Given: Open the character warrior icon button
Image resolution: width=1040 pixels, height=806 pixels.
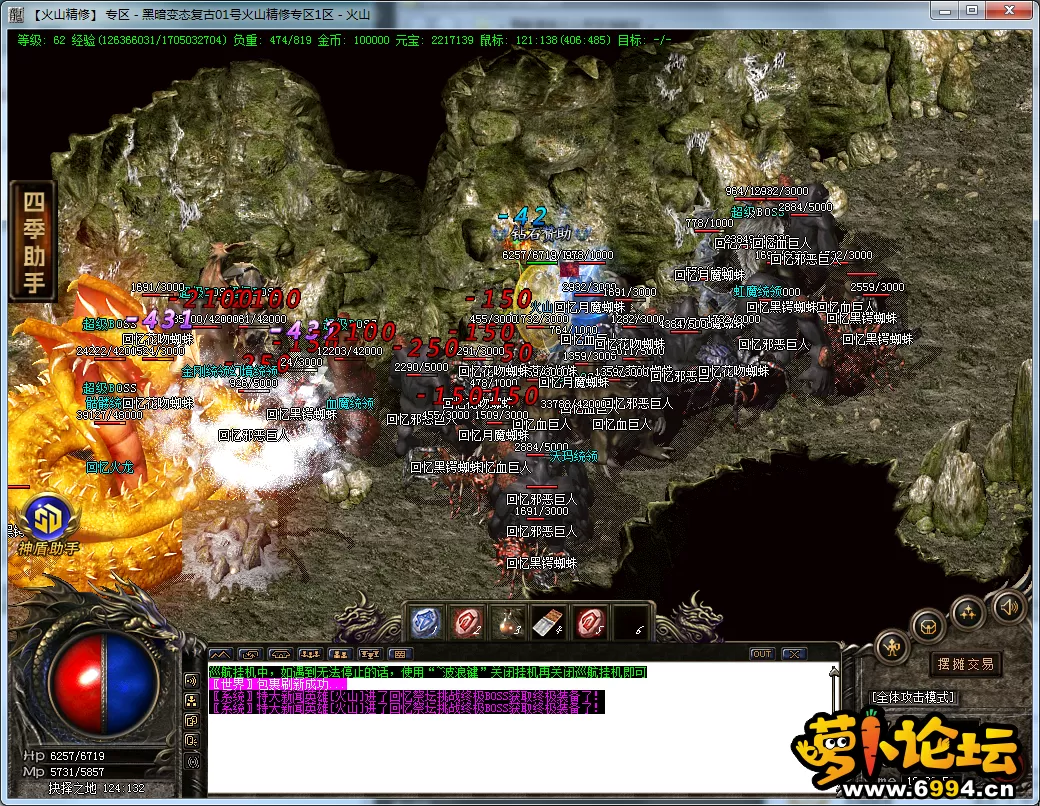Looking at the screenshot, I should 891,648.
